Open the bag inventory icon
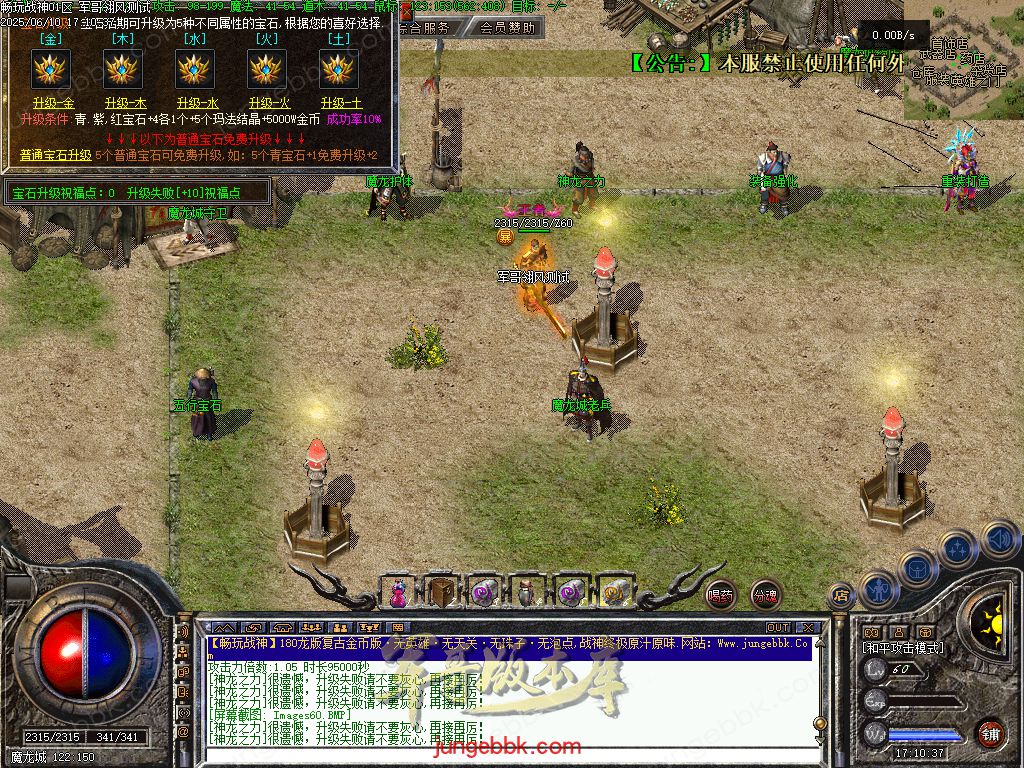The height and width of the screenshot is (768, 1024). tap(917, 567)
